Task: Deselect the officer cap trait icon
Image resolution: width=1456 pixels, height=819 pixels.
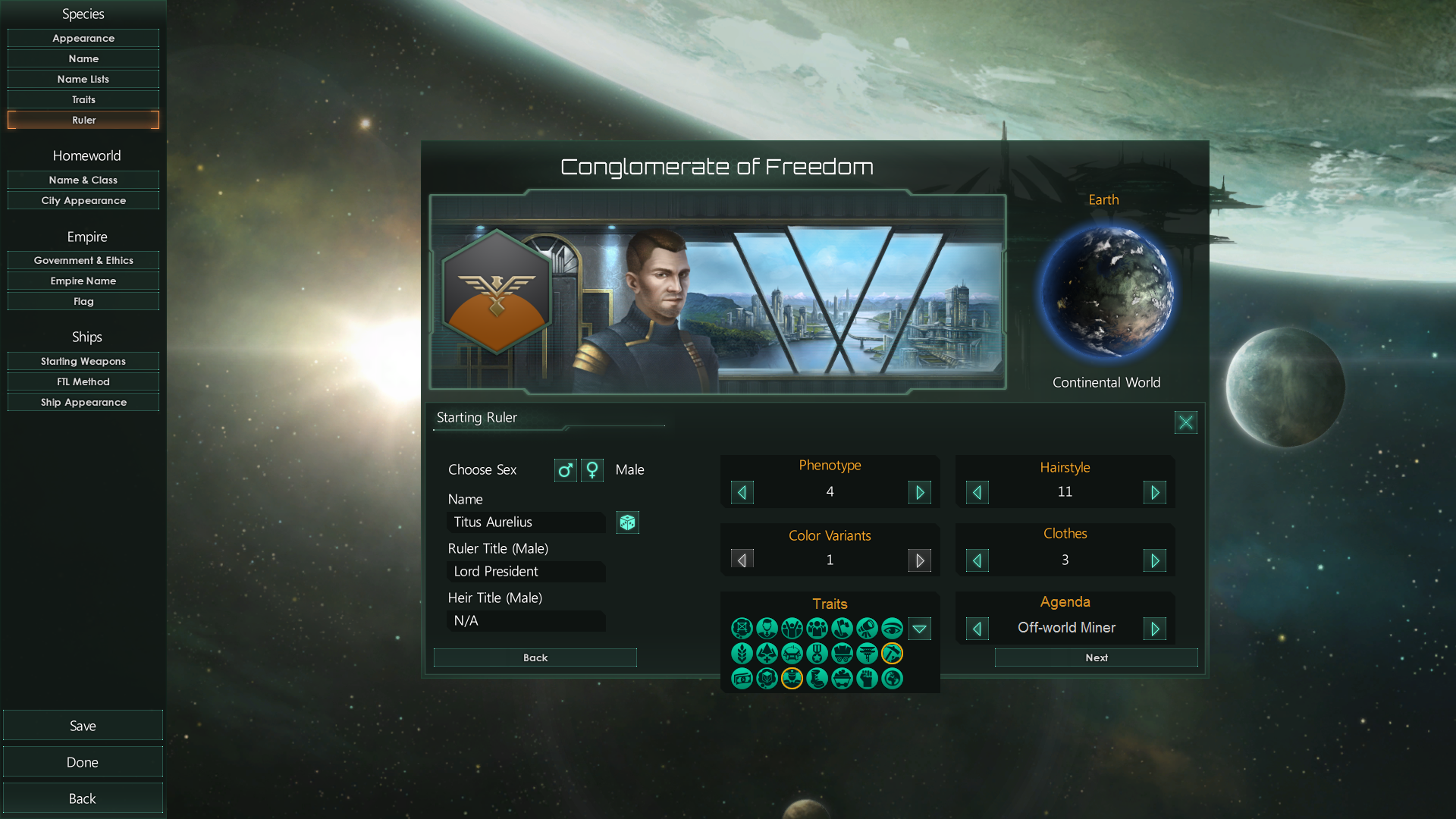Action: click(x=792, y=679)
